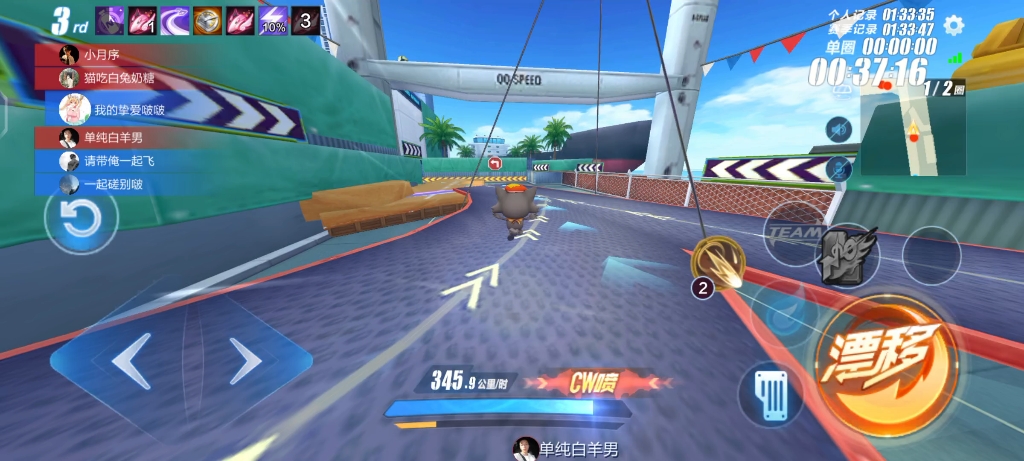The width and height of the screenshot is (1024, 461).
Task: Steer right with the right arrow
Action: (243, 362)
